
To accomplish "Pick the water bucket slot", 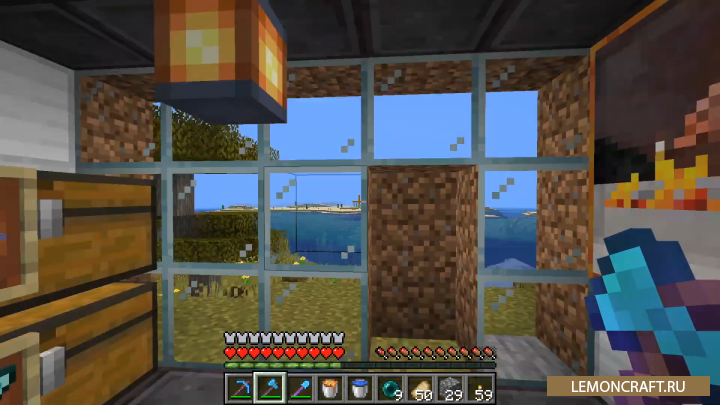I will (x=360, y=384).
